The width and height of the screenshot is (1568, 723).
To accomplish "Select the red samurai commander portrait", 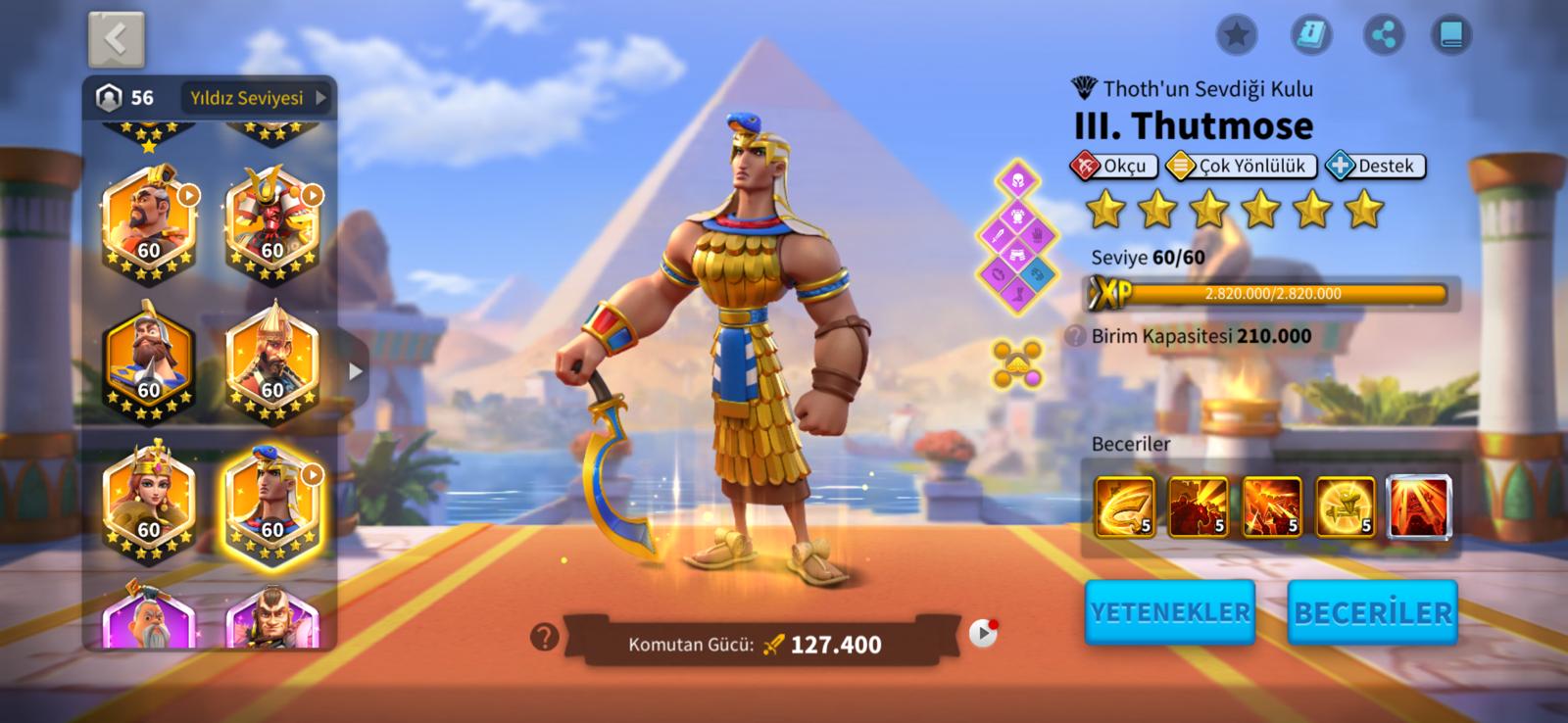I will (272, 222).
